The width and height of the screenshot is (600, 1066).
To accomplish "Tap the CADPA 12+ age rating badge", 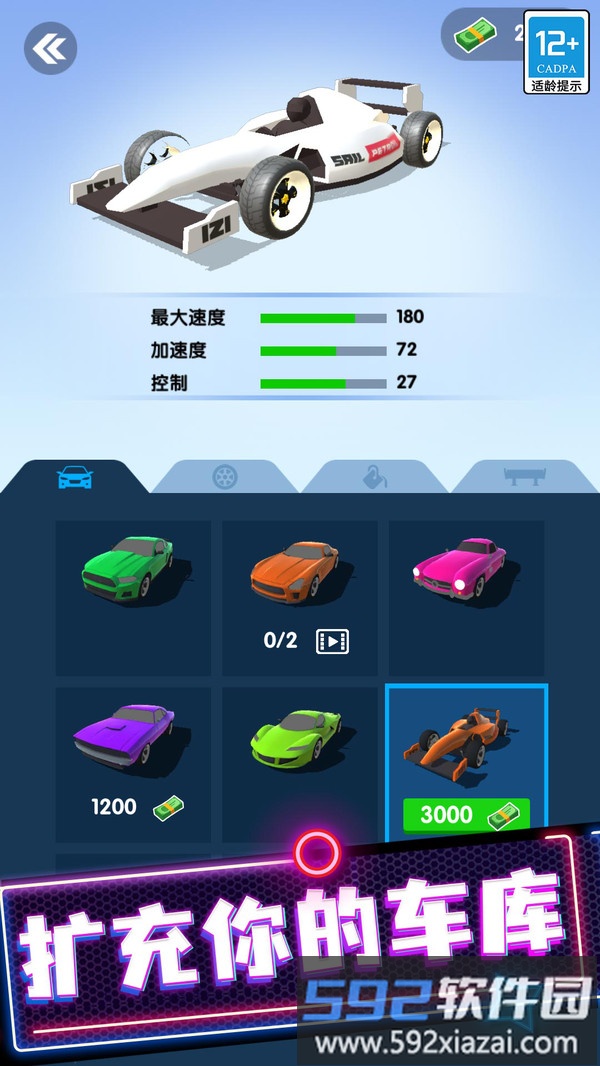I will (556, 53).
